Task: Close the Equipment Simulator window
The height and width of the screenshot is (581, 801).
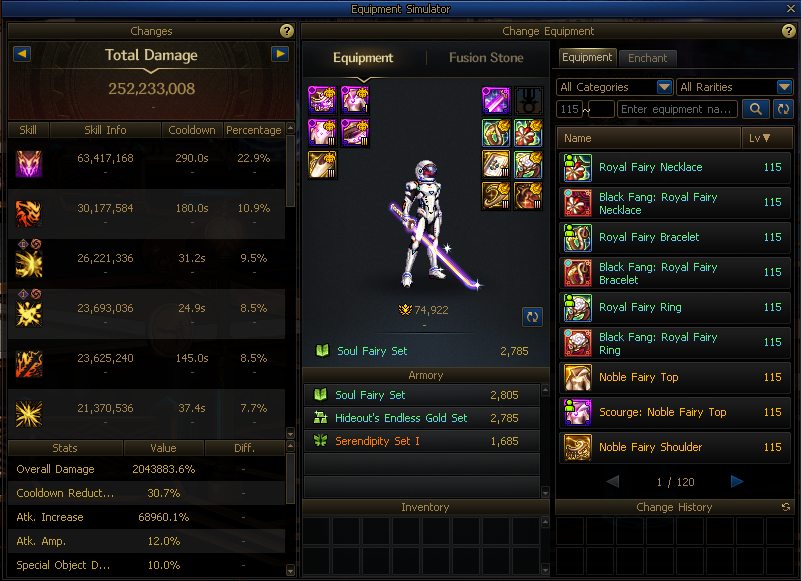Action: coord(791,9)
